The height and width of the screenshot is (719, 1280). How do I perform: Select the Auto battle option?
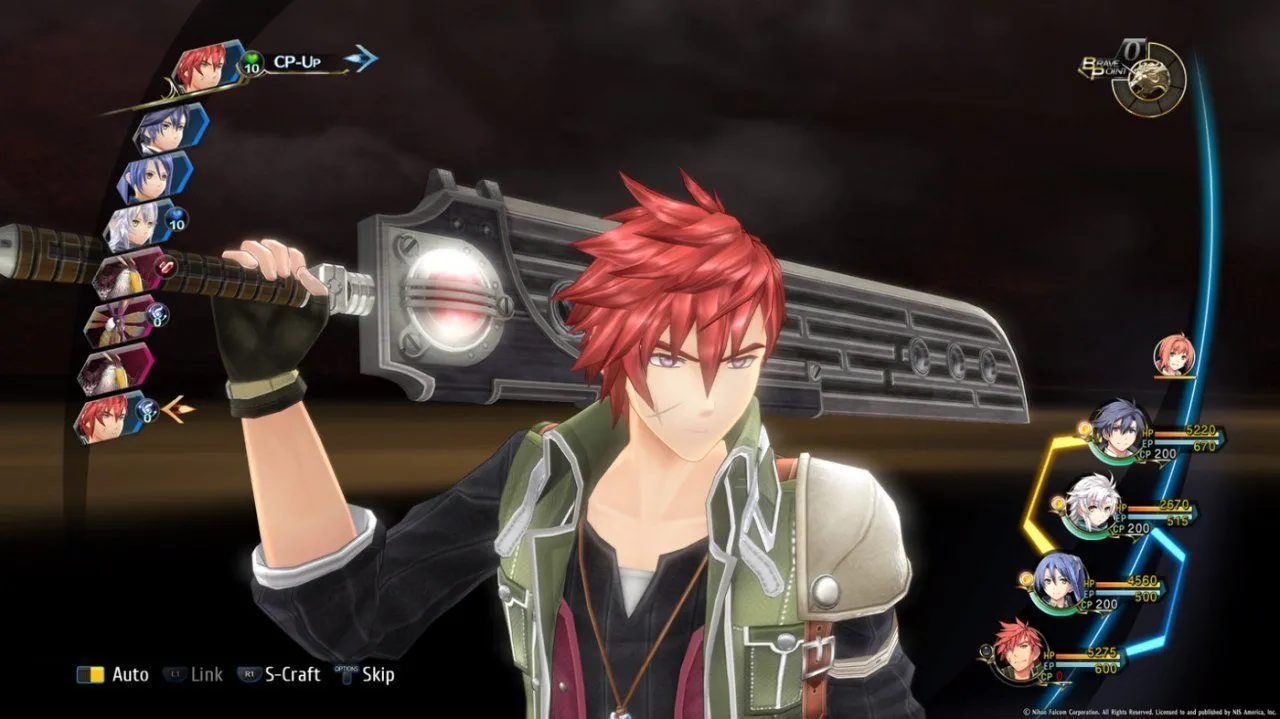tap(114, 675)
